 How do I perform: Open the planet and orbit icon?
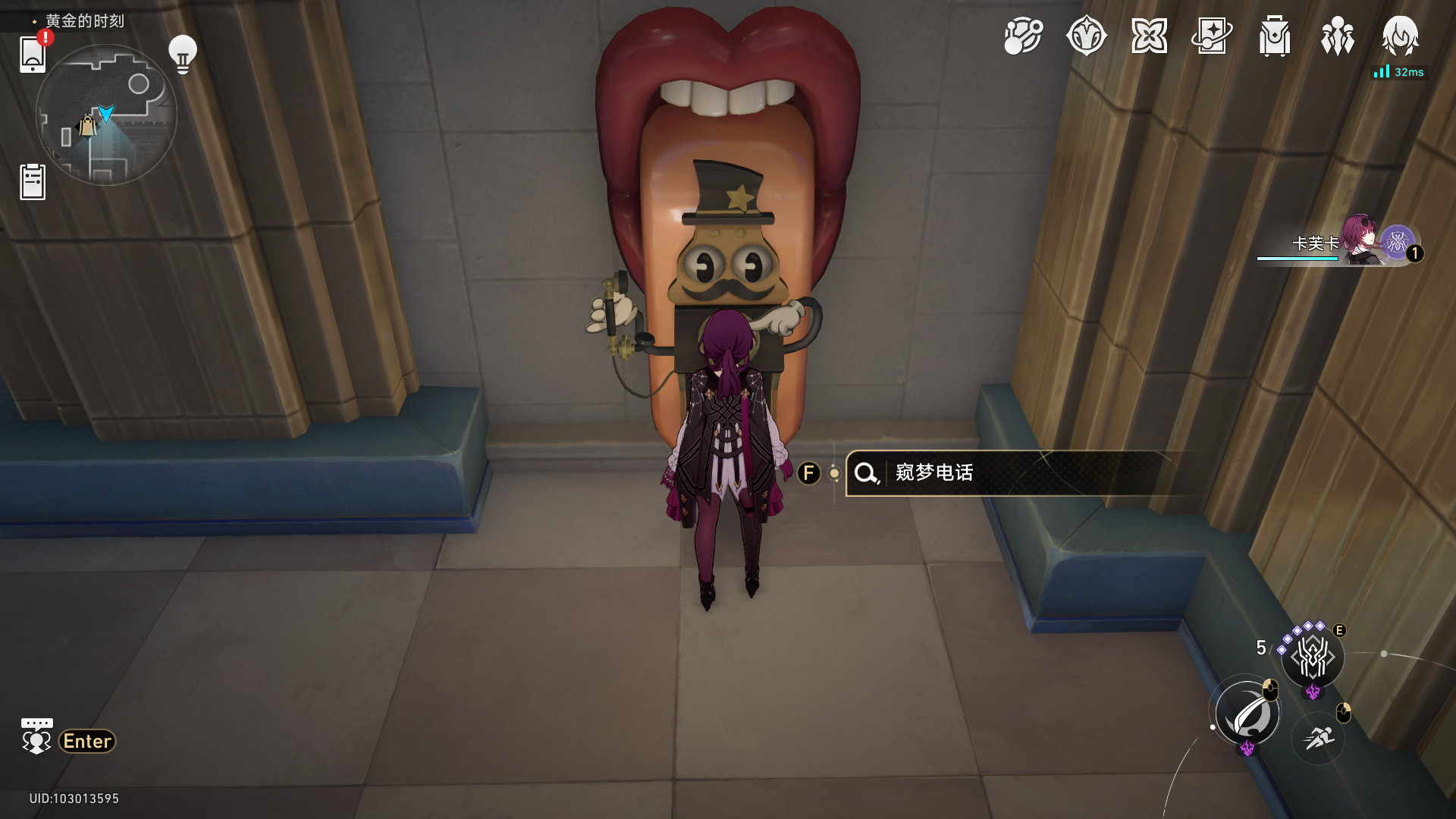[x=1023, y=36]
